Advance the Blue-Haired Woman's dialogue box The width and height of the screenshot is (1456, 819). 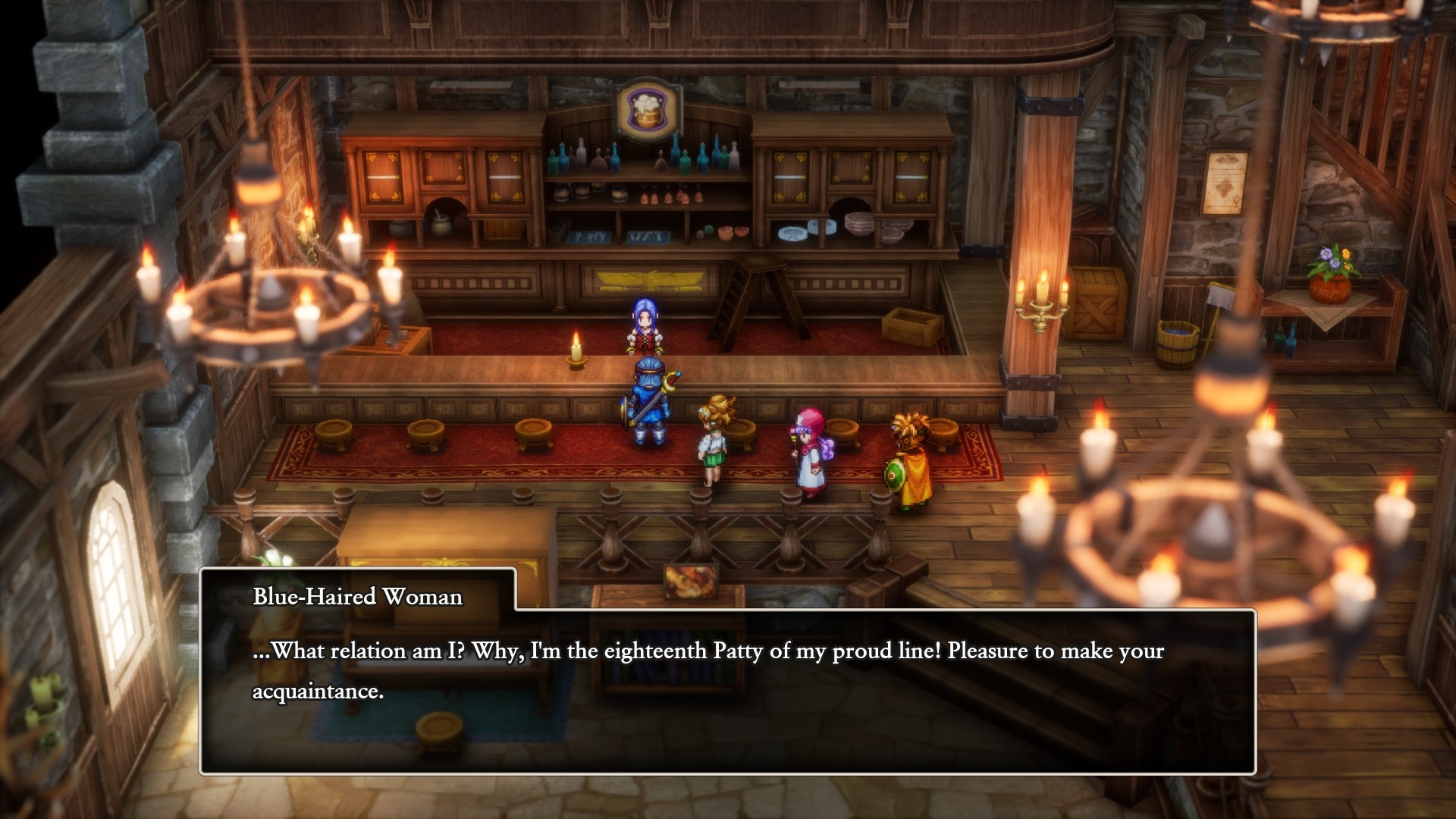[x=726, y=690]
